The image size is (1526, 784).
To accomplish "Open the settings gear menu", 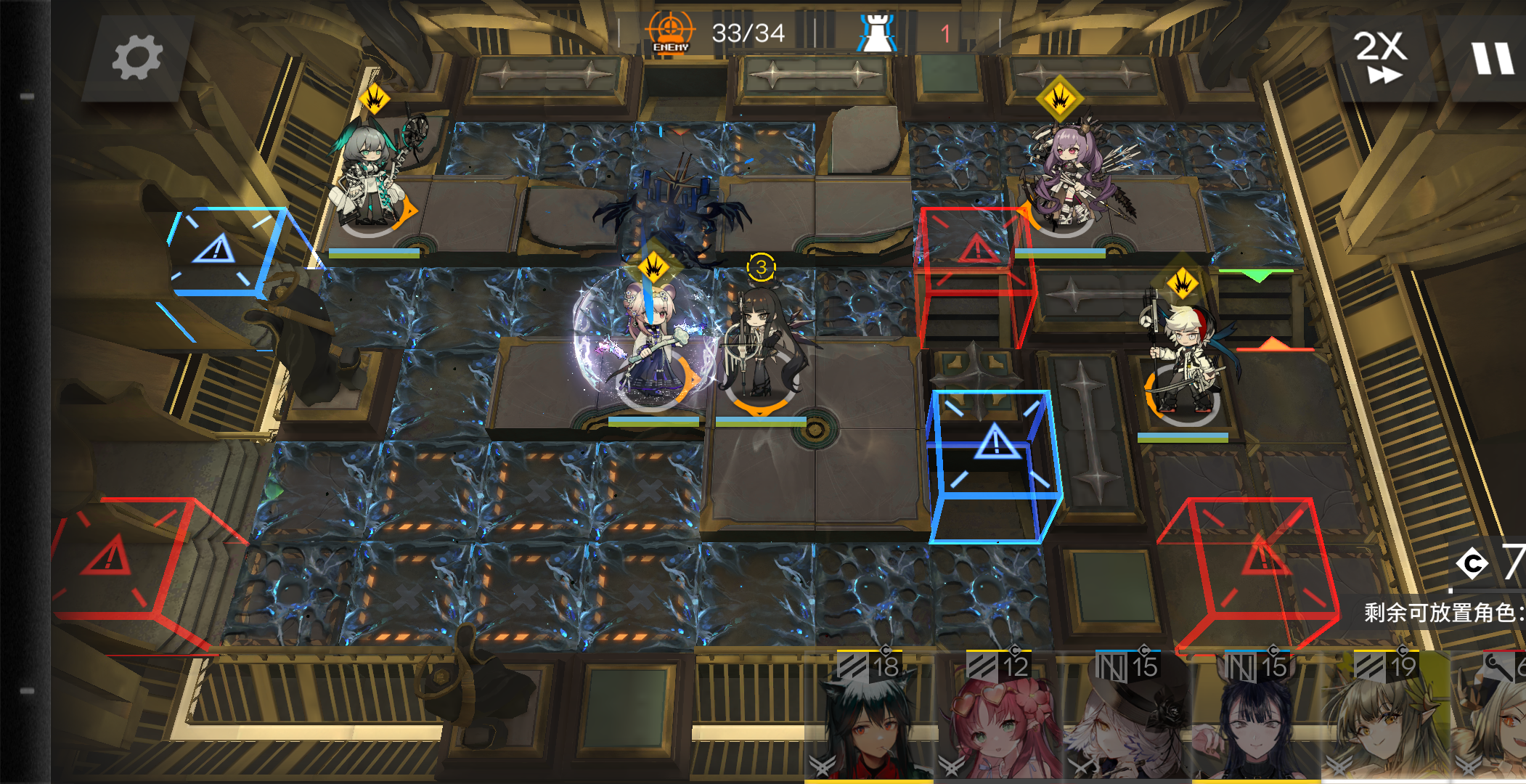I will (136, 57).
